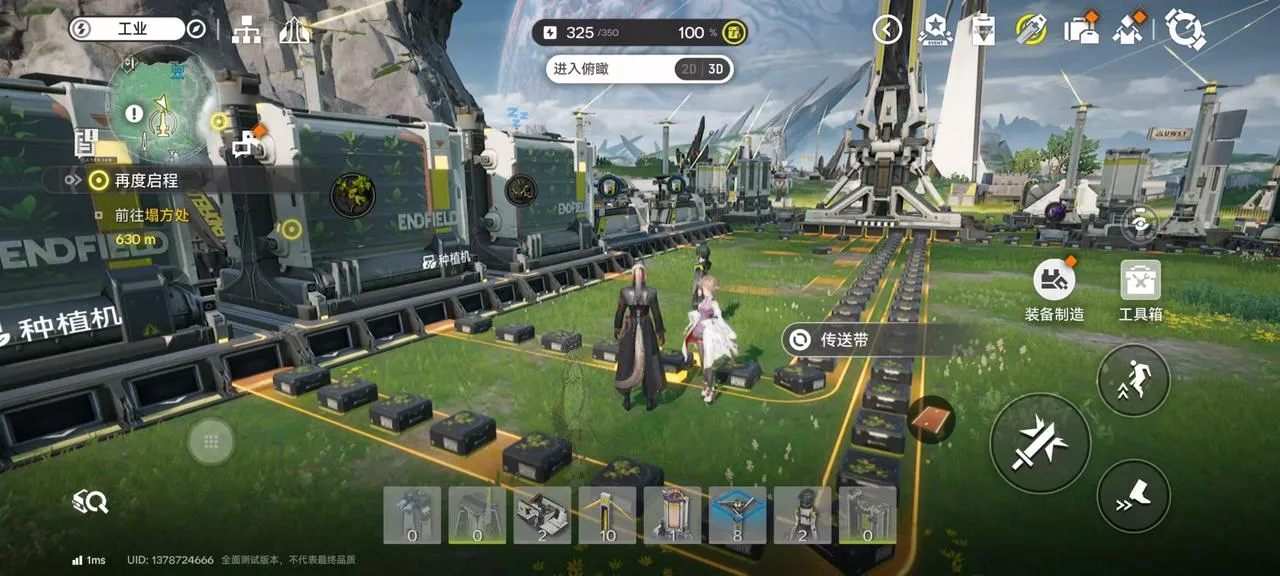1280x576 pixels.
Task: Collapse top menu with the arrow button
Action: tap(887, 30)
